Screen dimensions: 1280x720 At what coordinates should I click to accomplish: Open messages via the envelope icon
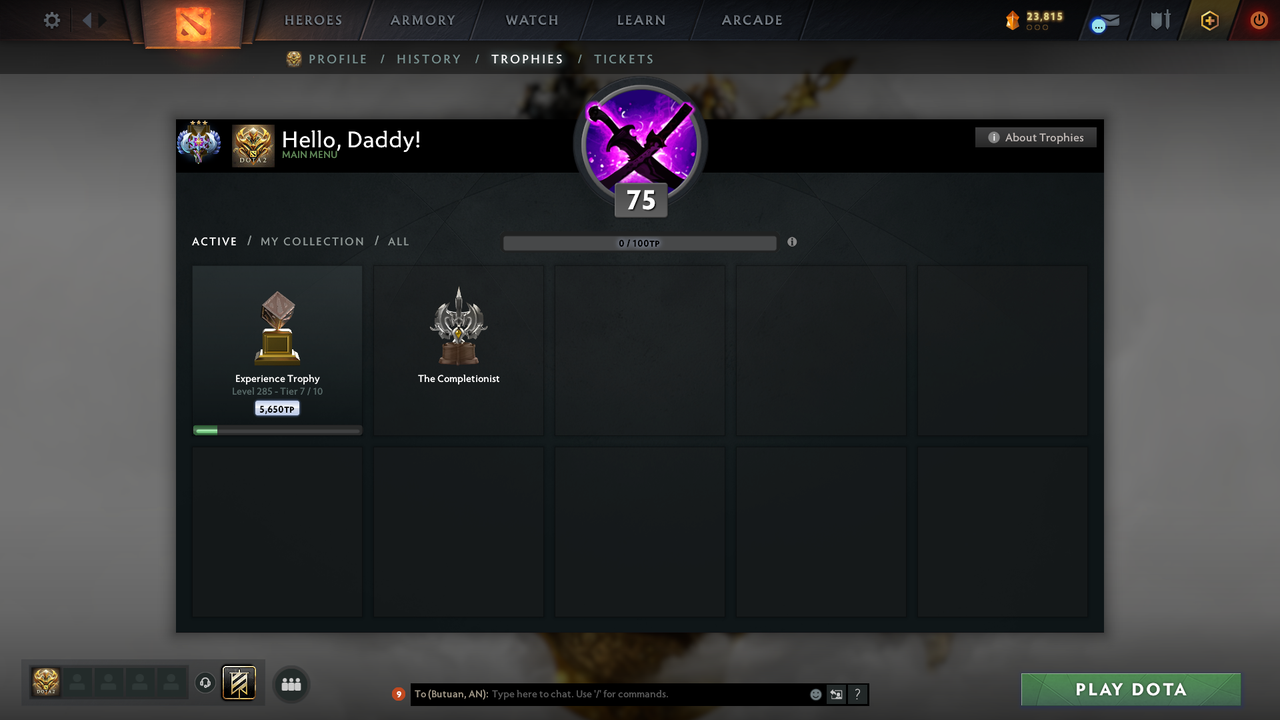click(1112, 18)
